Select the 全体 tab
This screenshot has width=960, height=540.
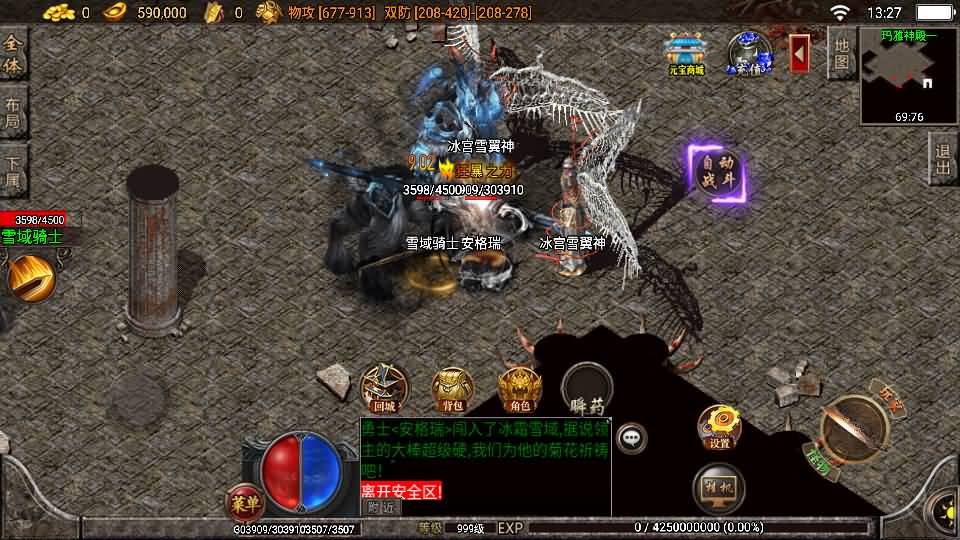coord(13,55)
